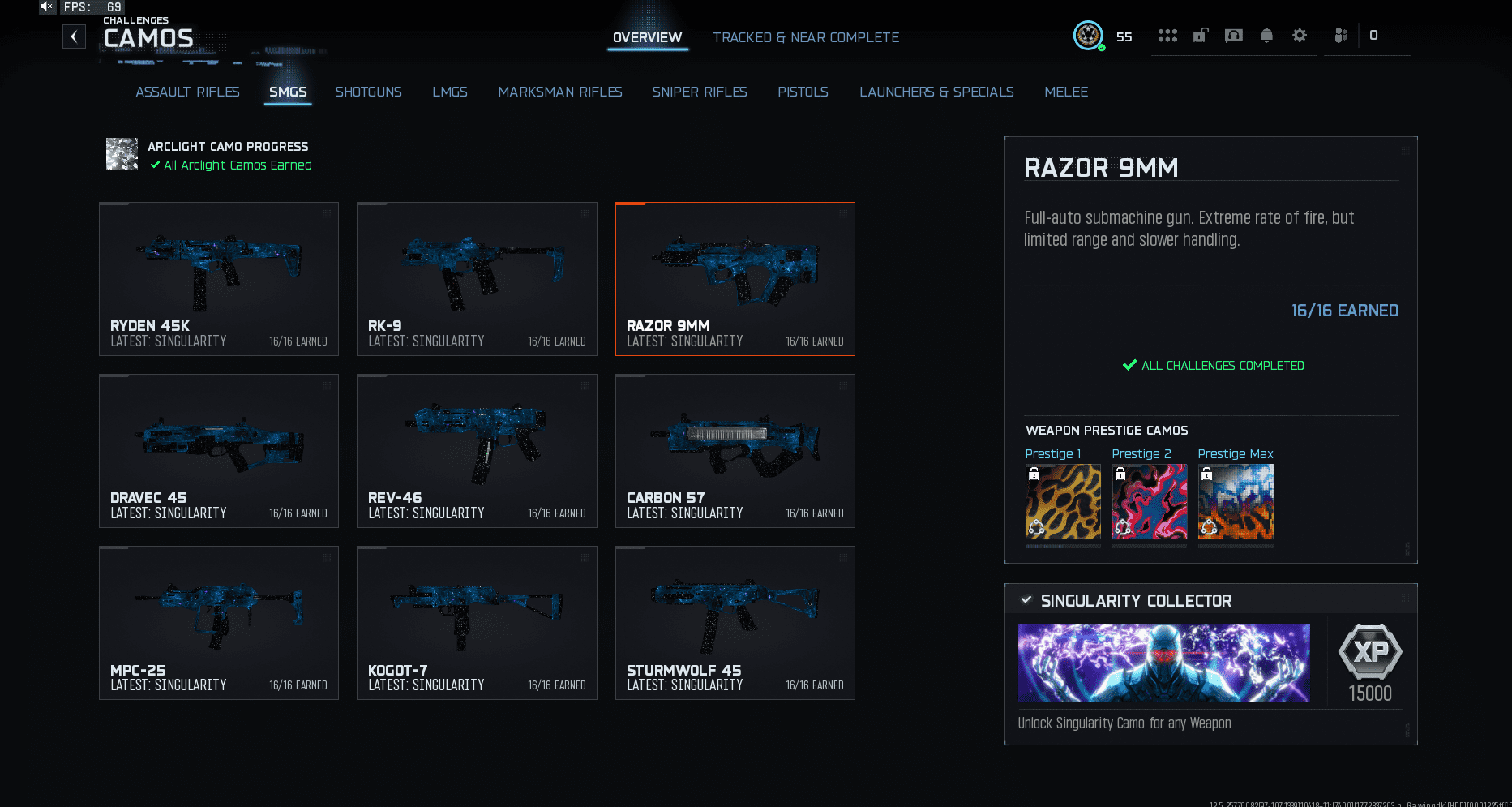Click the prestige rank emblem badge
Image resolution: width=1512 pixels, height=807 pixels.
pos(1089,36)
